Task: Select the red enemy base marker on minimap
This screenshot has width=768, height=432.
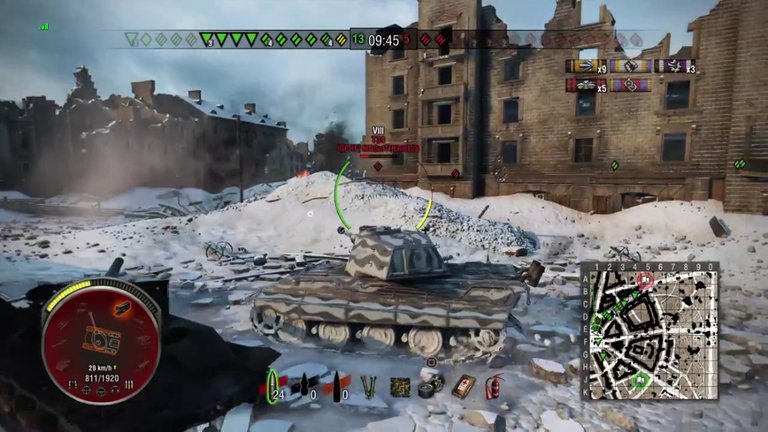Action: [x=645, y=281]
